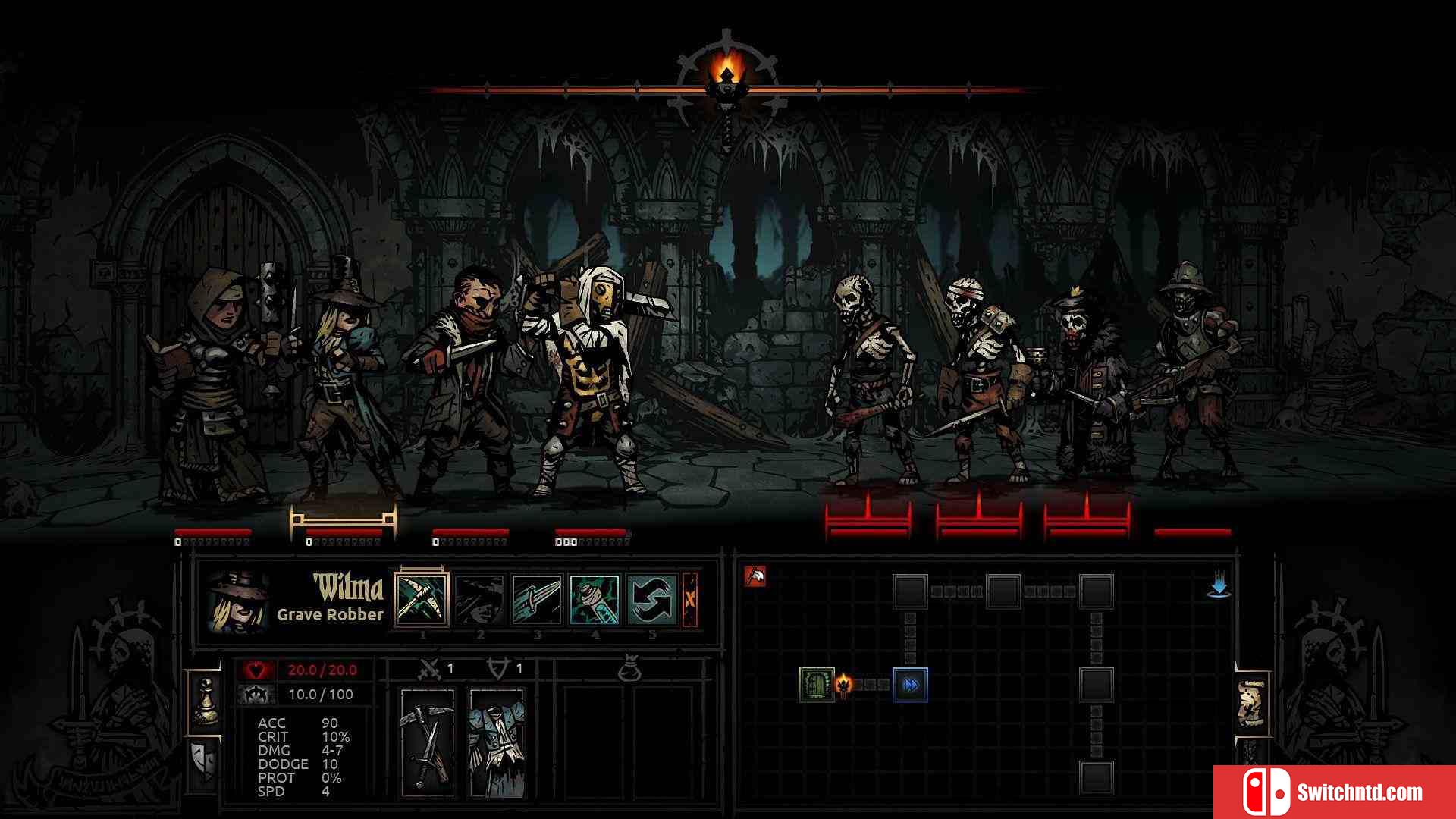Click the blue down-arrow map center icon

point(1219,585)
